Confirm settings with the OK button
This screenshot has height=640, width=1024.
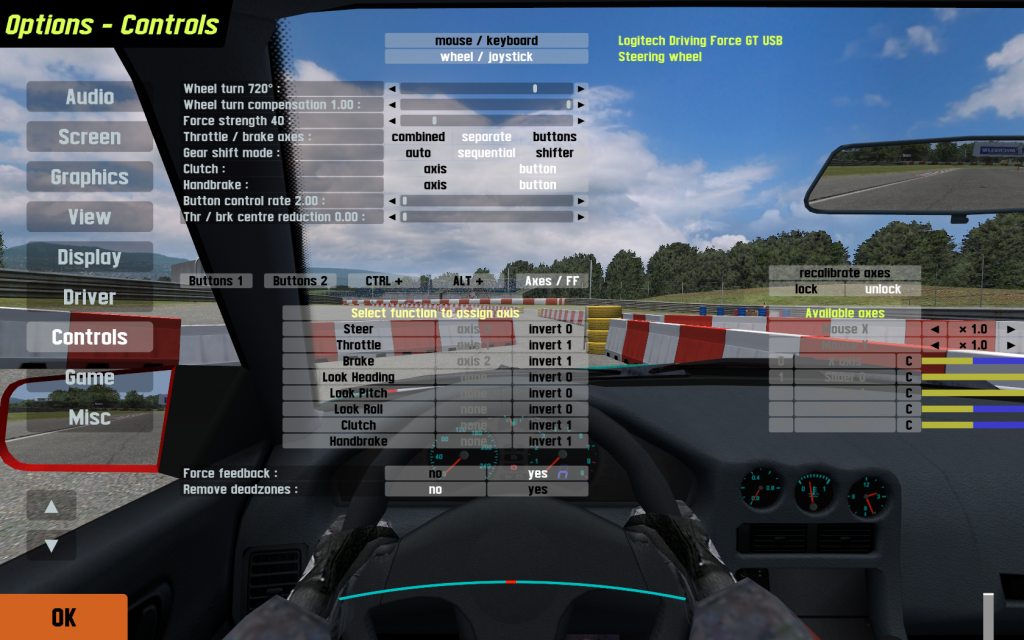point(63,617)
